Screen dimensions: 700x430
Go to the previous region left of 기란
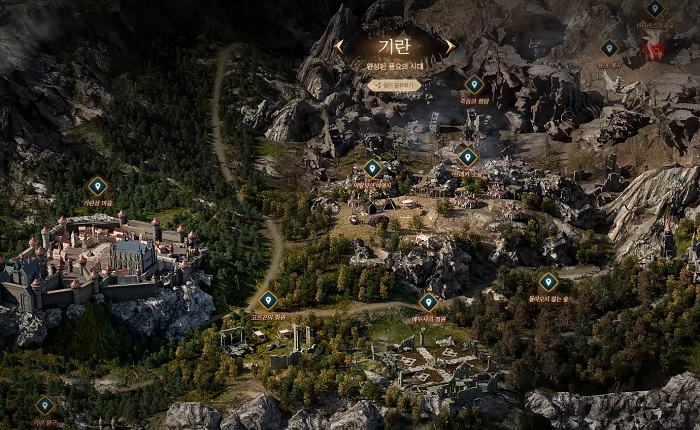coord(341,46)
